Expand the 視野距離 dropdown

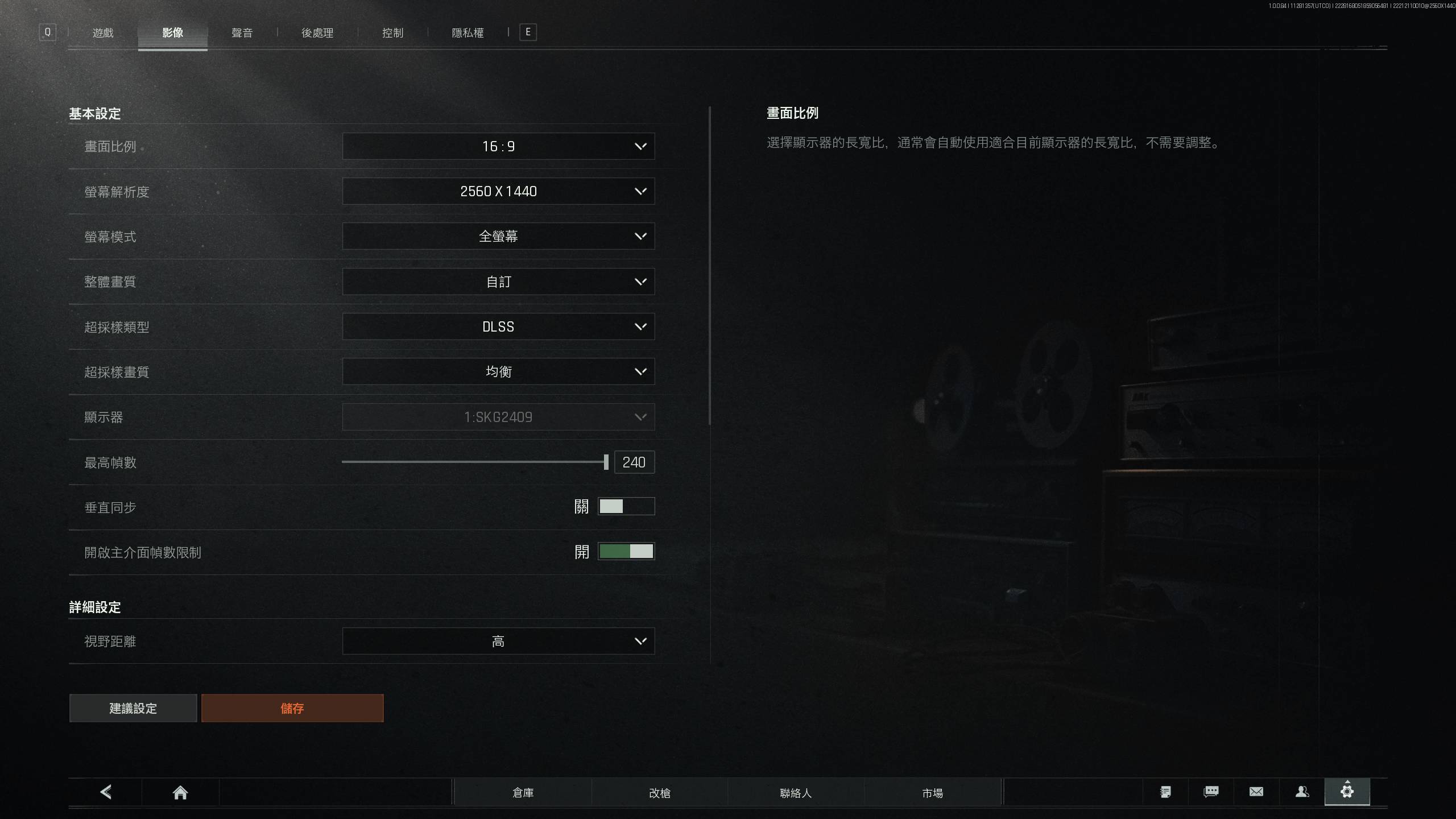click(x=498, y=641)
